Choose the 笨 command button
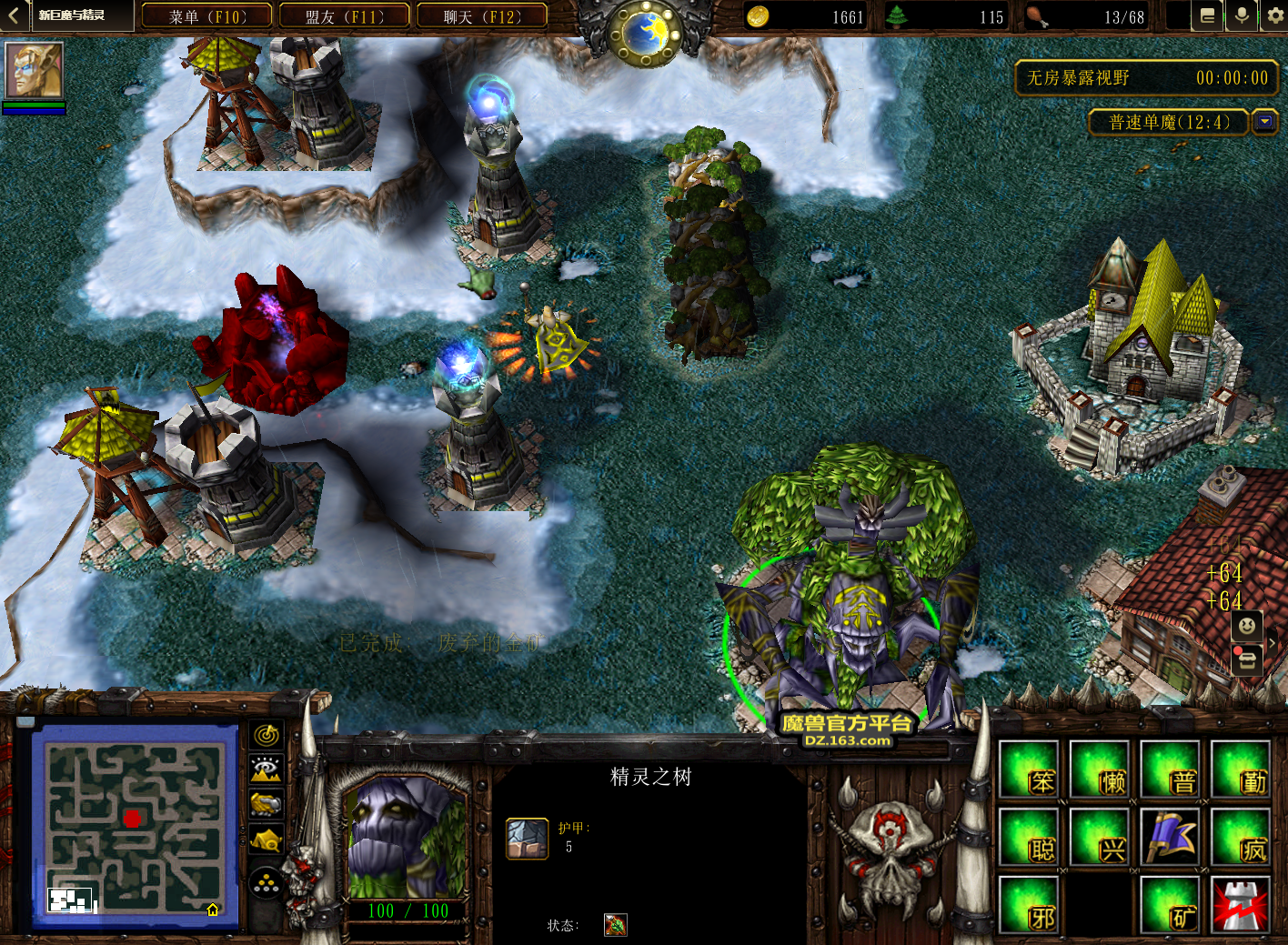Viewport: 1288px width, 945px height. [1030, 769]
